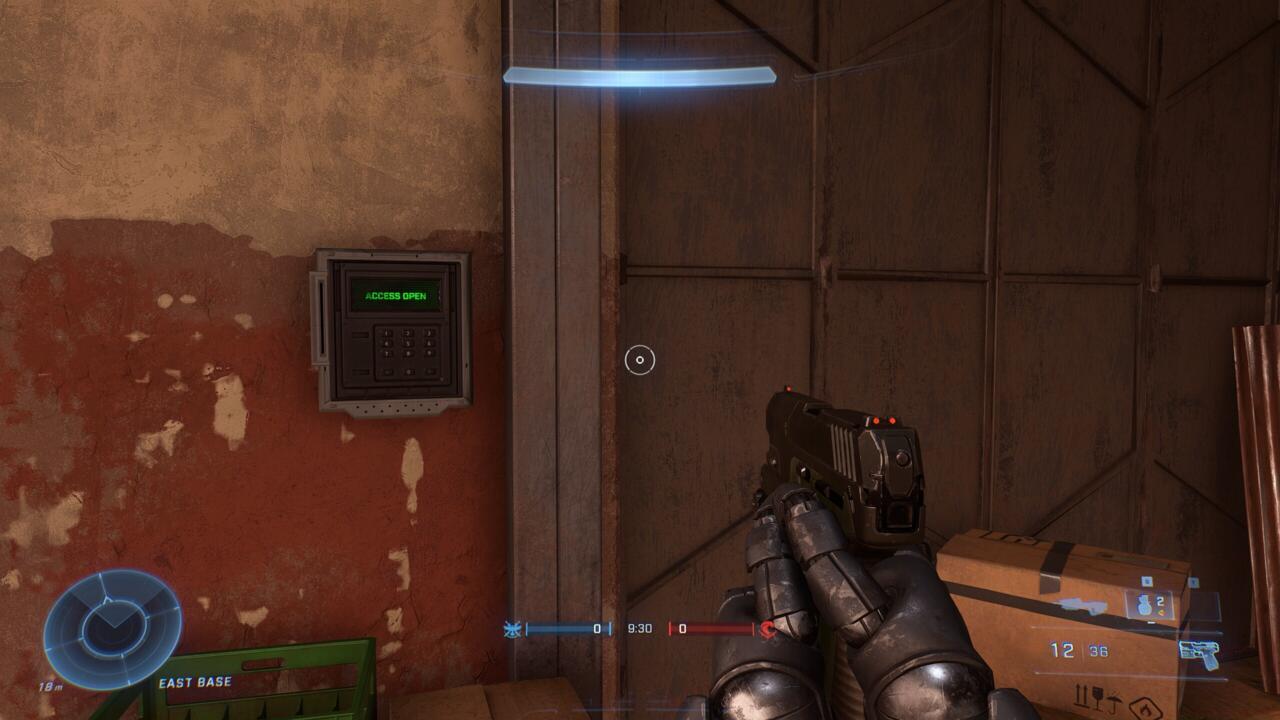Select the assault rifle silhouette in the HUD
The image size is (1280, 720).
click(1082, 604)
